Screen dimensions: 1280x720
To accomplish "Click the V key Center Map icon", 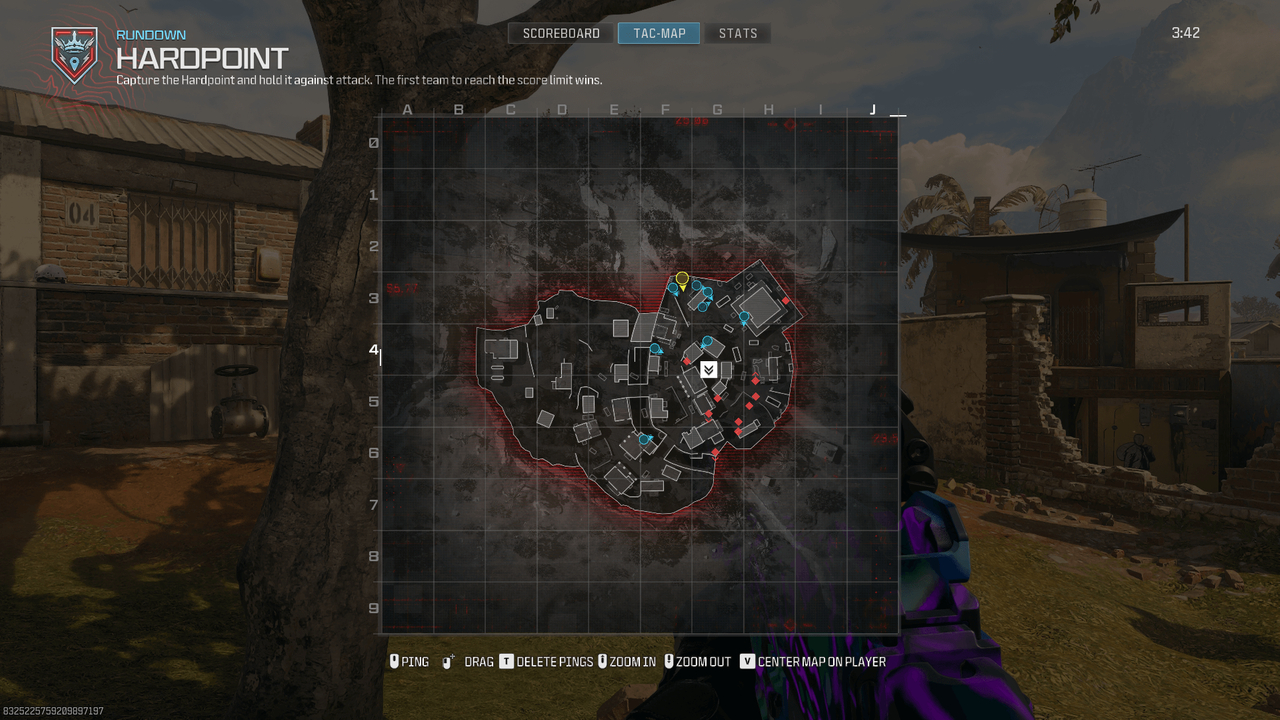I will point(748,661).
